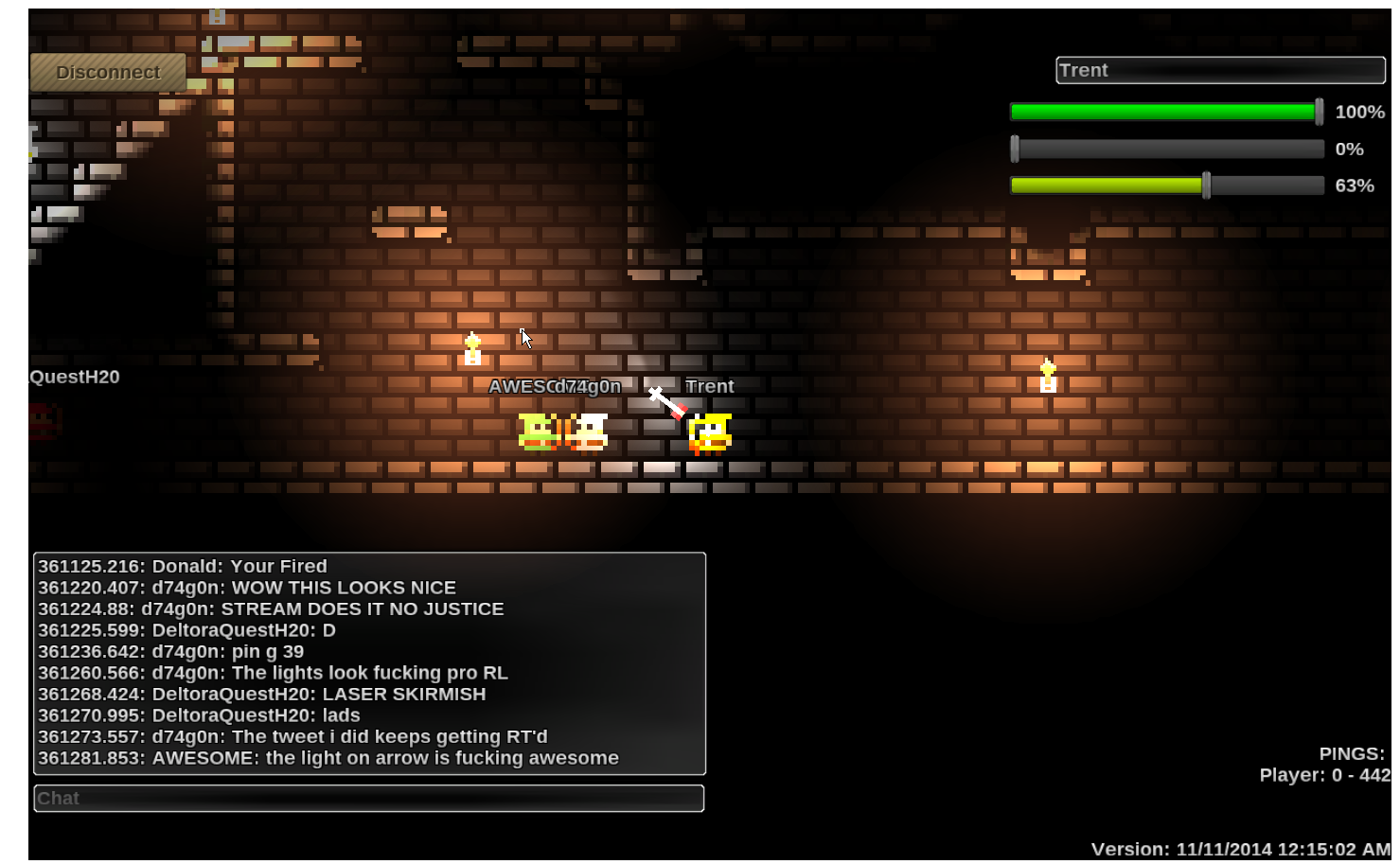Select the chat message log box
The height and width of the screenshot is (864, 1400).
coord(369,662)
